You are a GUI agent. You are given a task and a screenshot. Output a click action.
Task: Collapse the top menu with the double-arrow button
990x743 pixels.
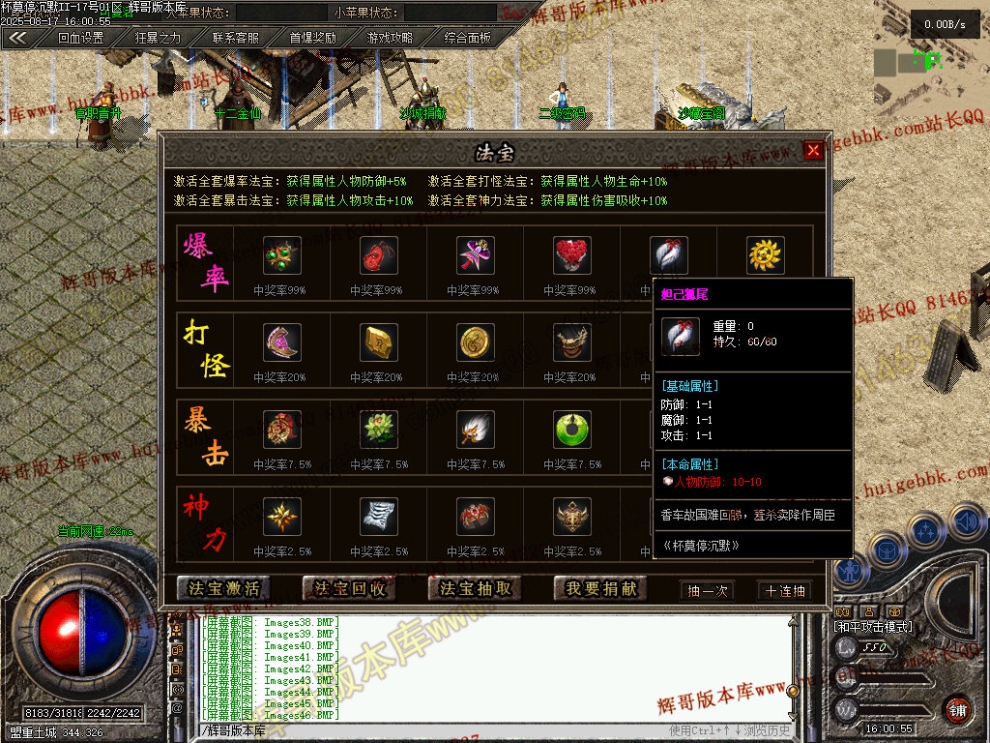[17, 38]
